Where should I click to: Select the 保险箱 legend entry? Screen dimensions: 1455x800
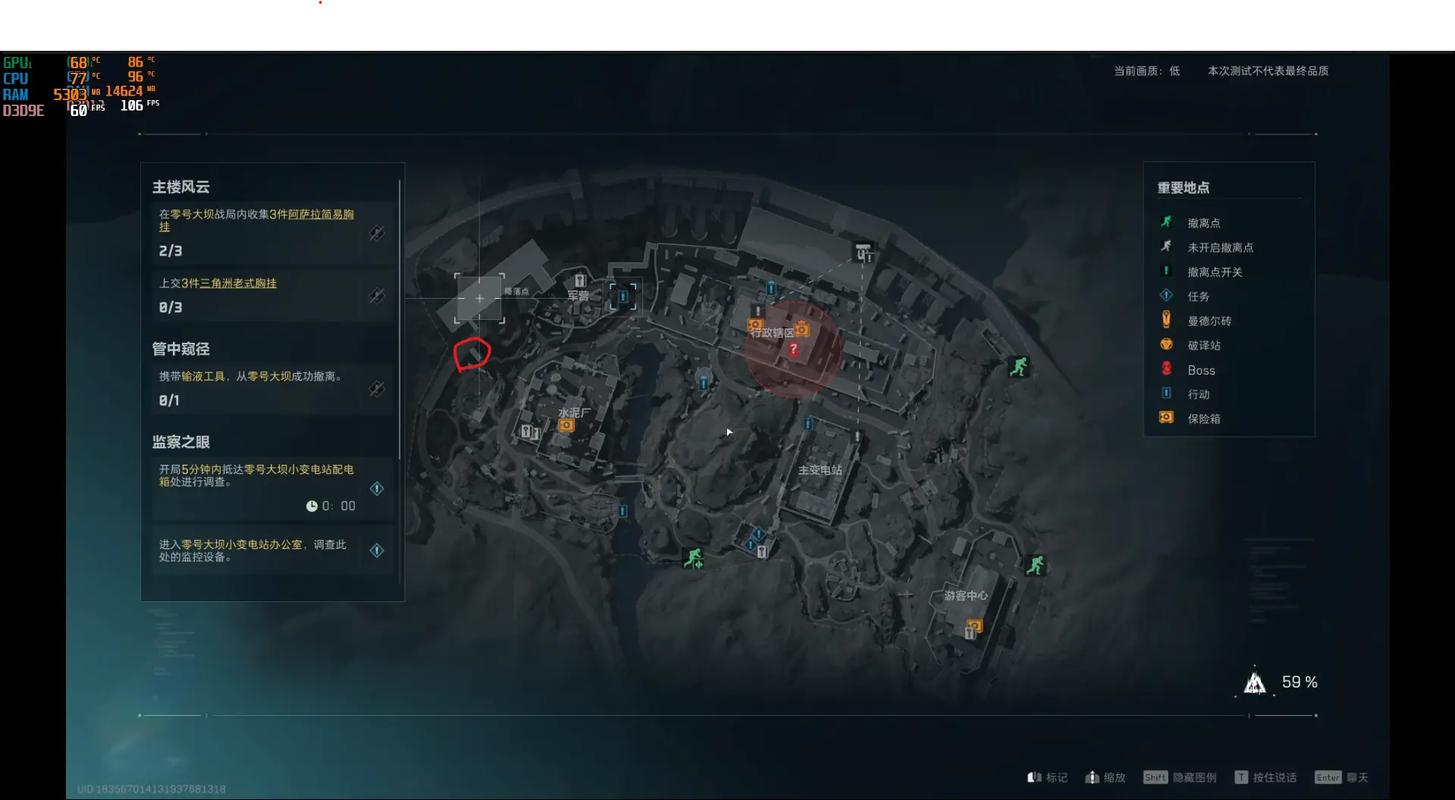click(x=1203, y=419)
